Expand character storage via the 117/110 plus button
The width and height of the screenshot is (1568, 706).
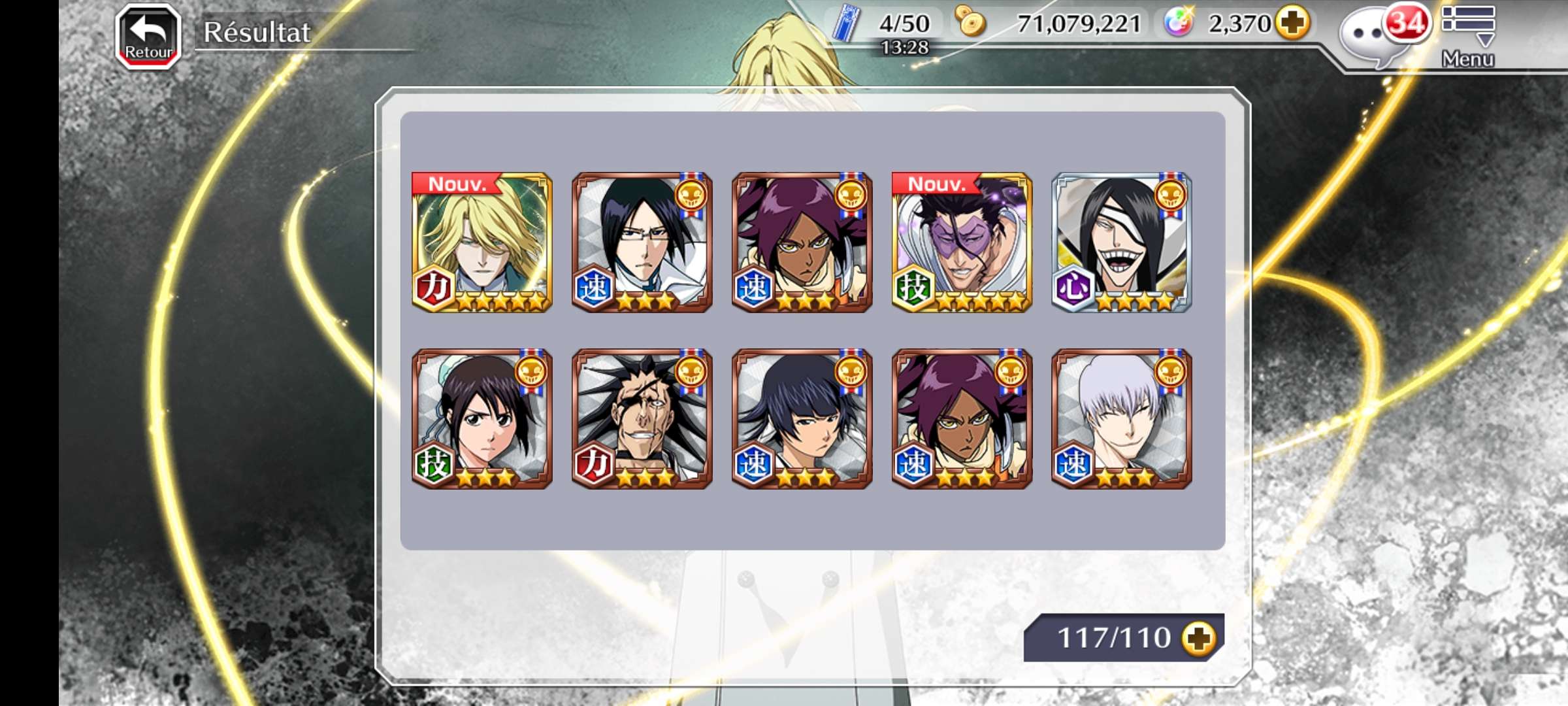(1198, 637)
